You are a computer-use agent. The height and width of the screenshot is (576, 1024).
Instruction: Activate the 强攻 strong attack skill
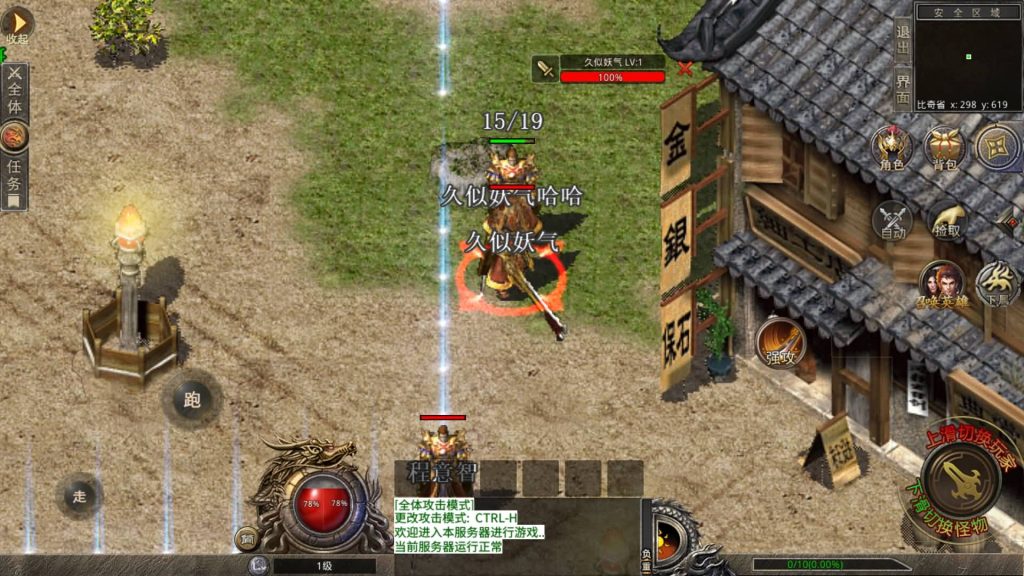pos(780,341)
